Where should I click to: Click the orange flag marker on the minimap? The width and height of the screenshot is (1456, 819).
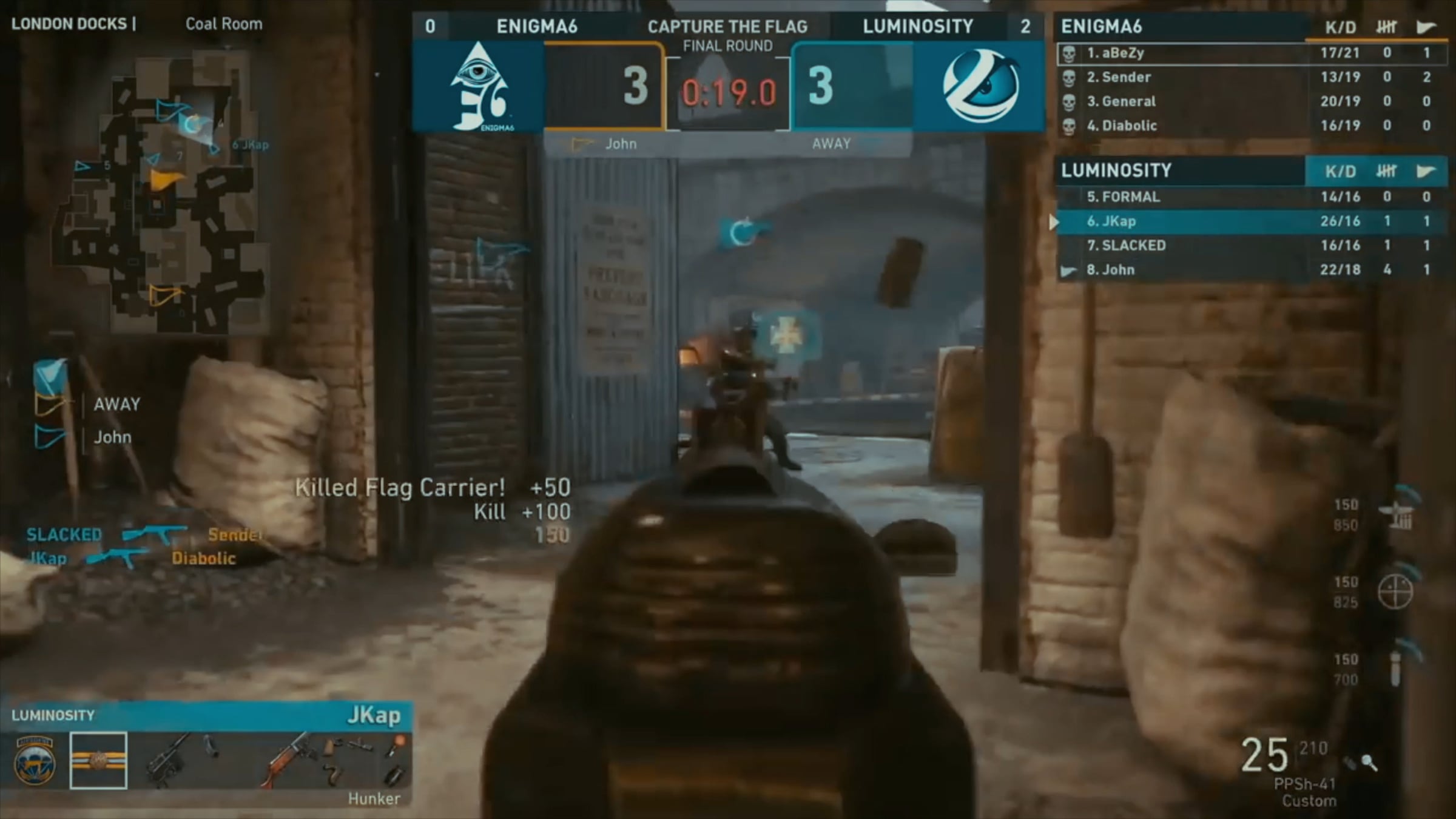165,180
